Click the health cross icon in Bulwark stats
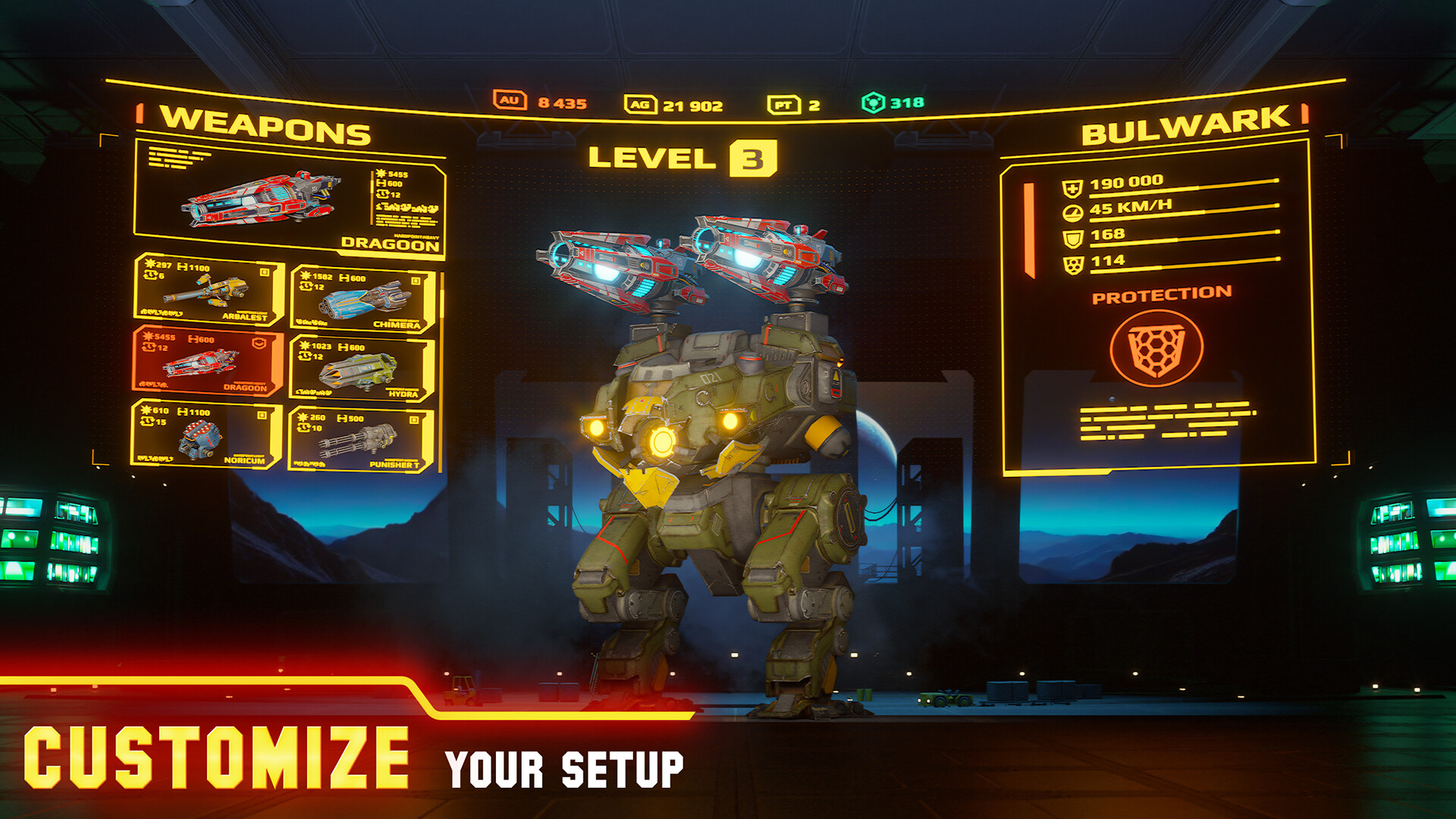 [x=1072, y=187]
